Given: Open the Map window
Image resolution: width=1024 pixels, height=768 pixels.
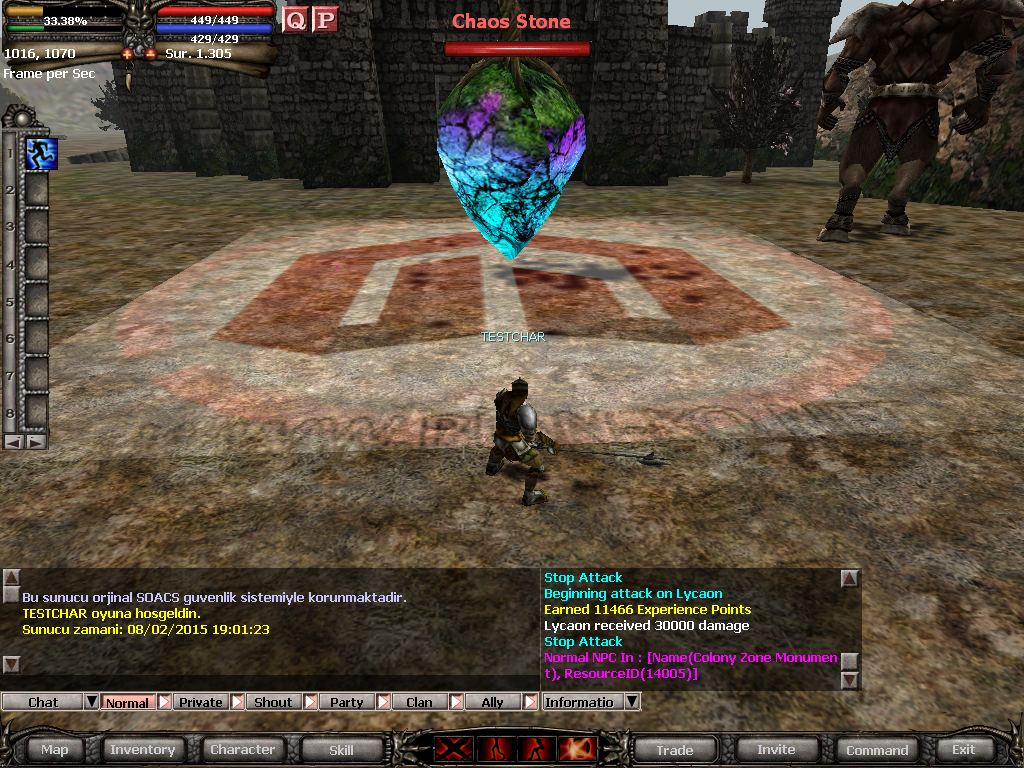Looking at the screenshot, I should click(x=55, y=749).
